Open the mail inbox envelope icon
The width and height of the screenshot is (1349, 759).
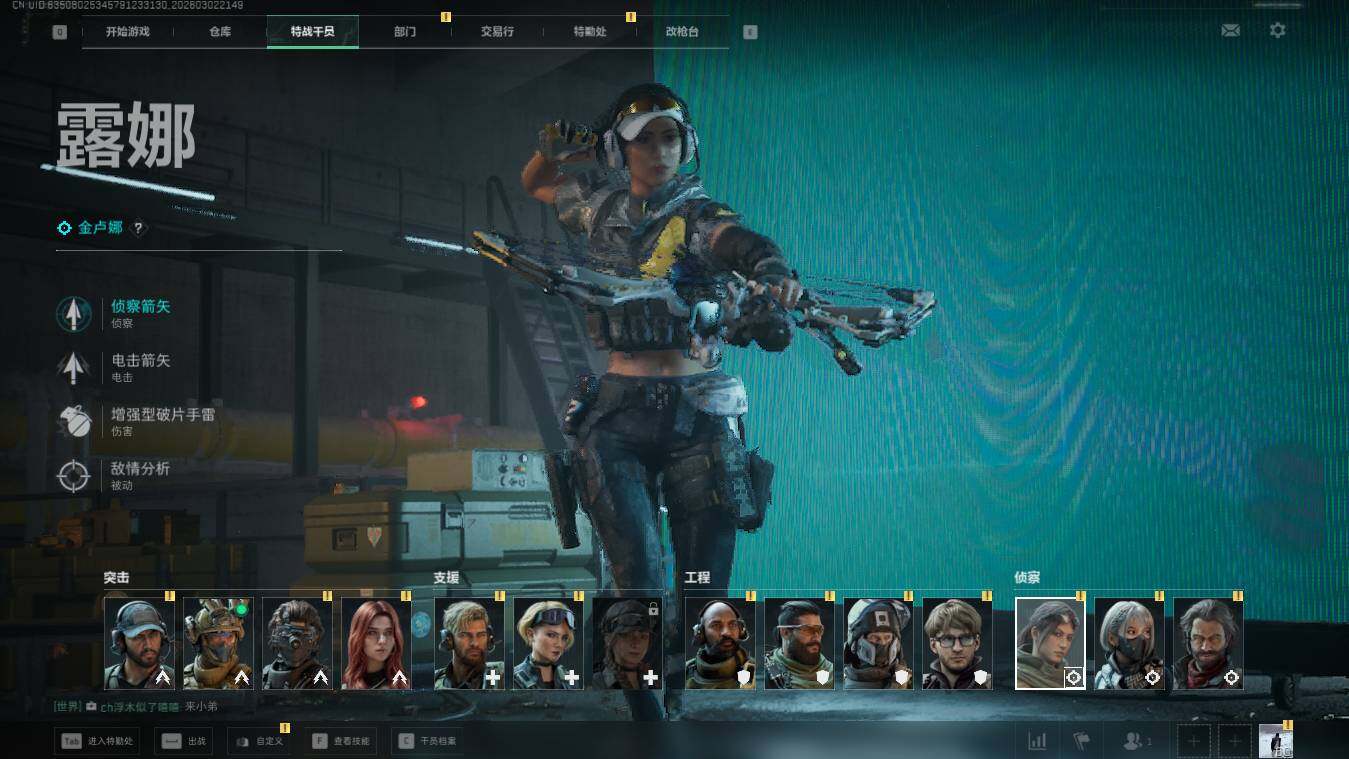(1230, 31)
